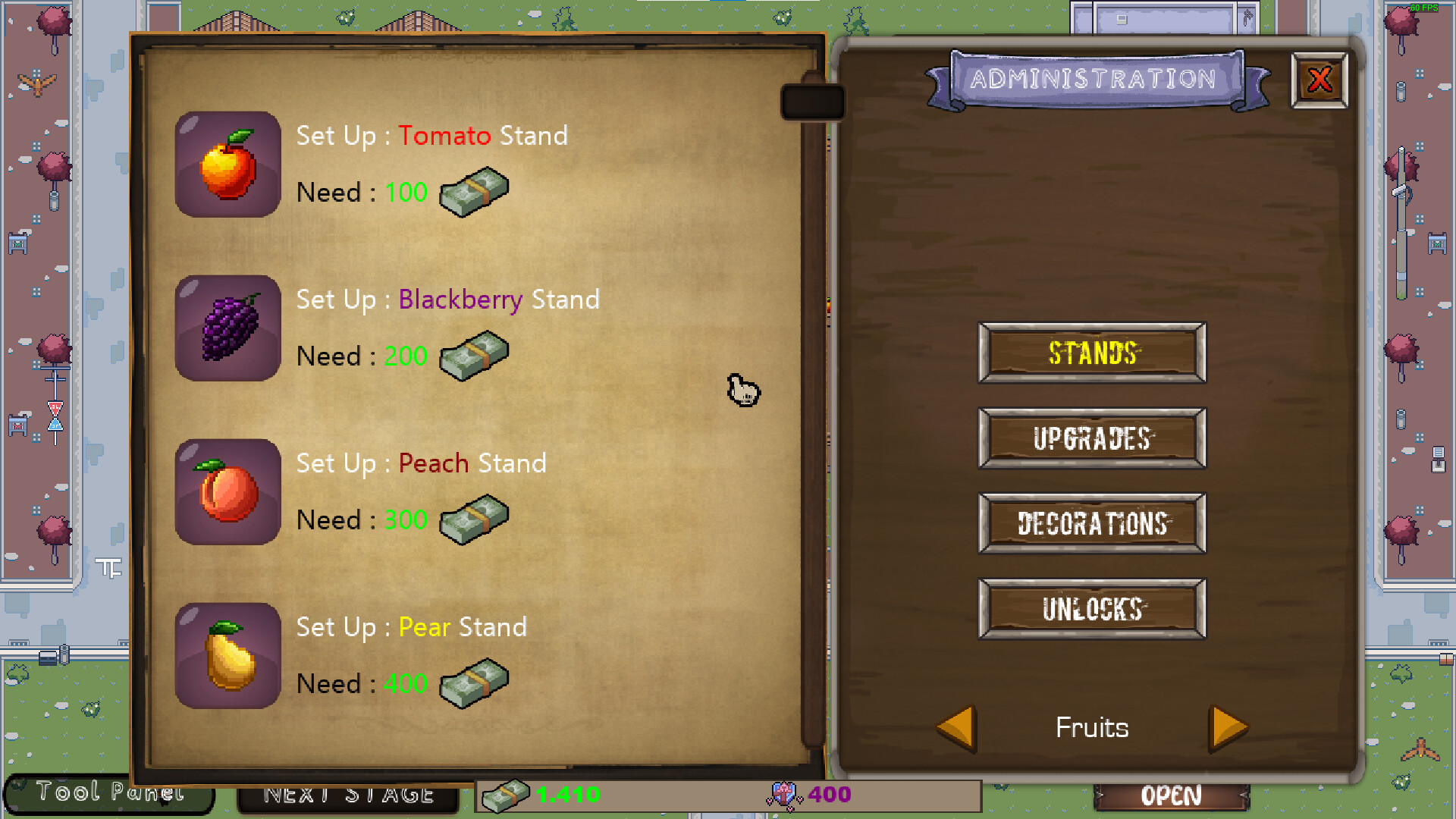1456x819 pixels.
Task: Advance with the Next Stage button
Action: (x=347, y=795)
